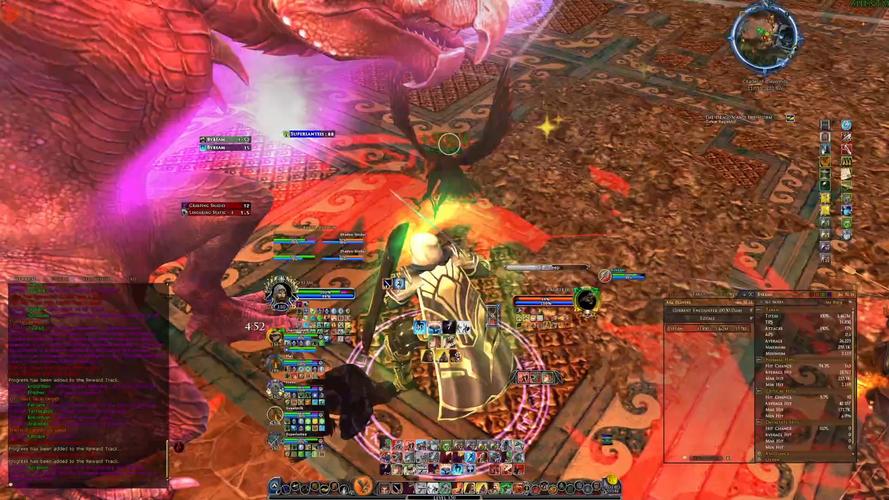Open the Current Encounter dropdown
This screenshot has width=889, height=500.
tap(709, 308)
